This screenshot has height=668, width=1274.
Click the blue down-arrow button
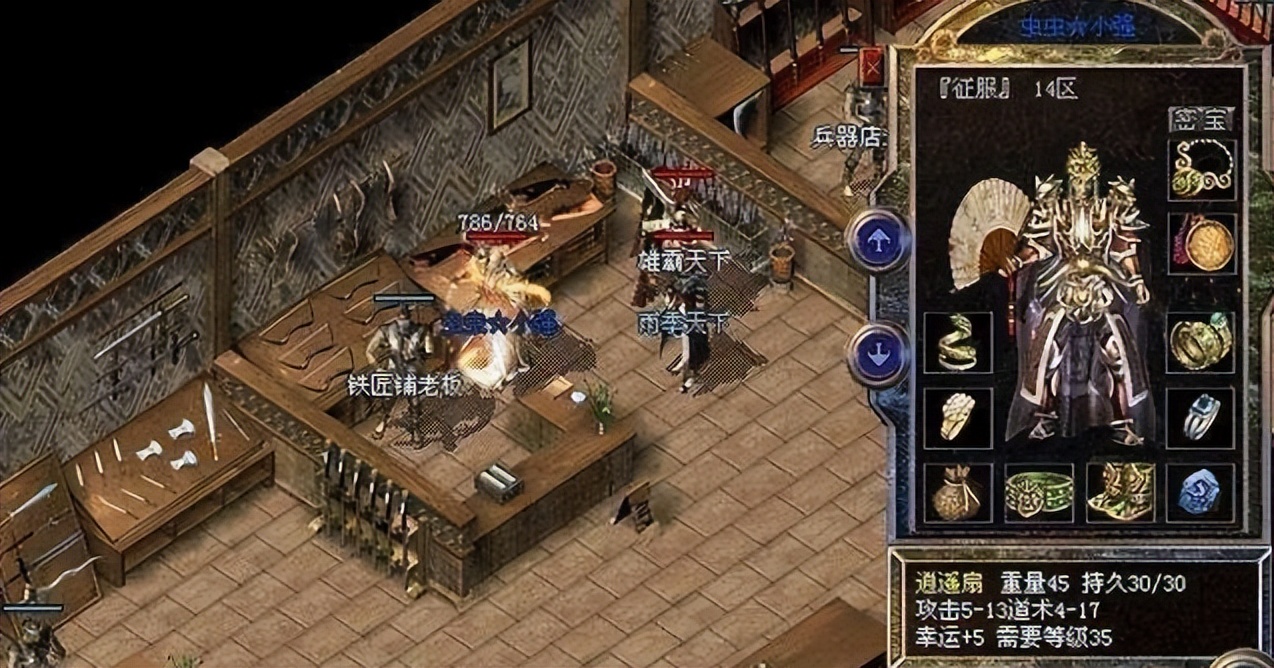coord(878,353)
